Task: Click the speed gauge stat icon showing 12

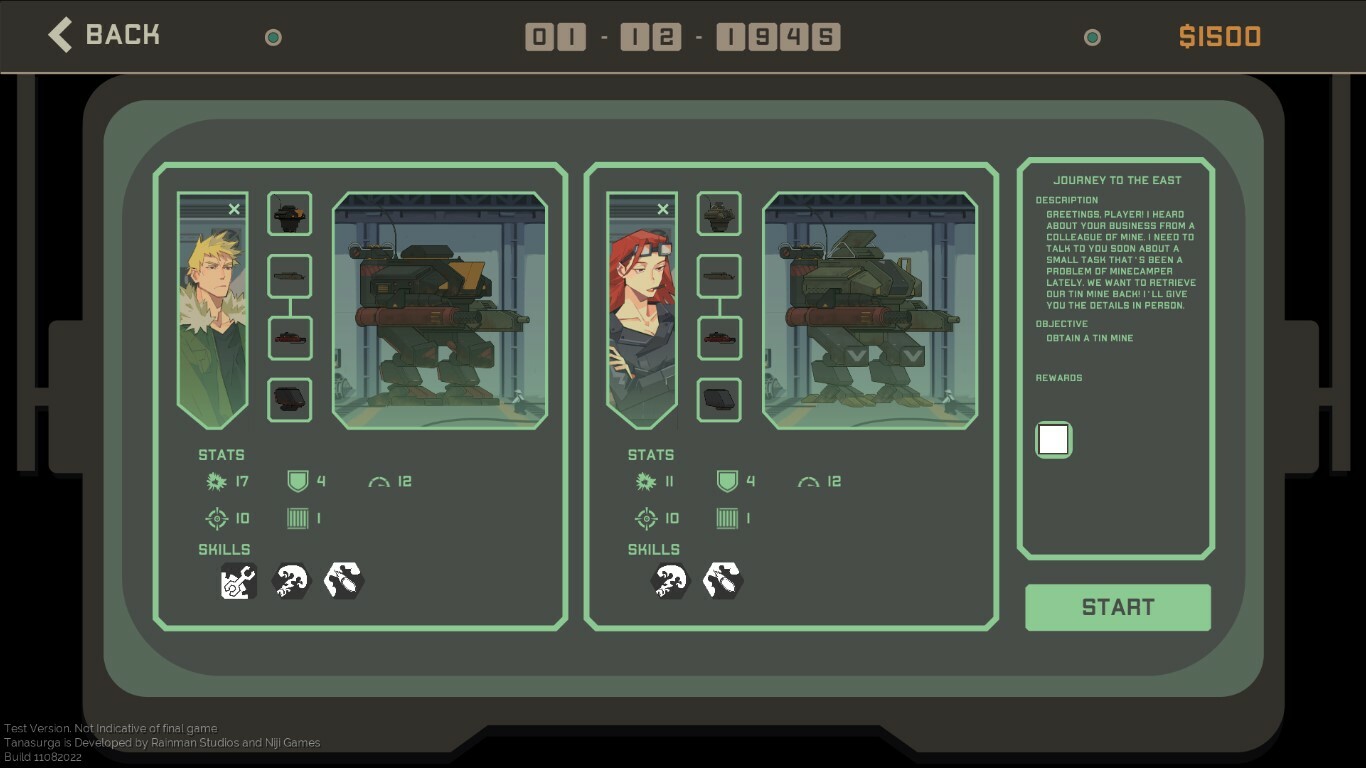Action: coord(380,481)
